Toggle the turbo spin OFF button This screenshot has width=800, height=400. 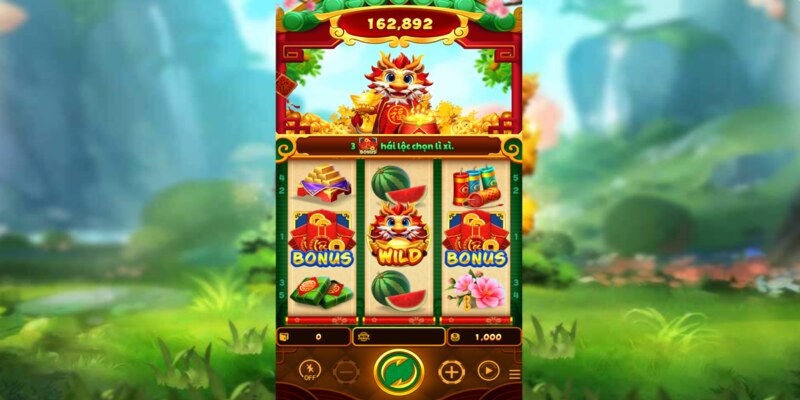coord(310,371)
